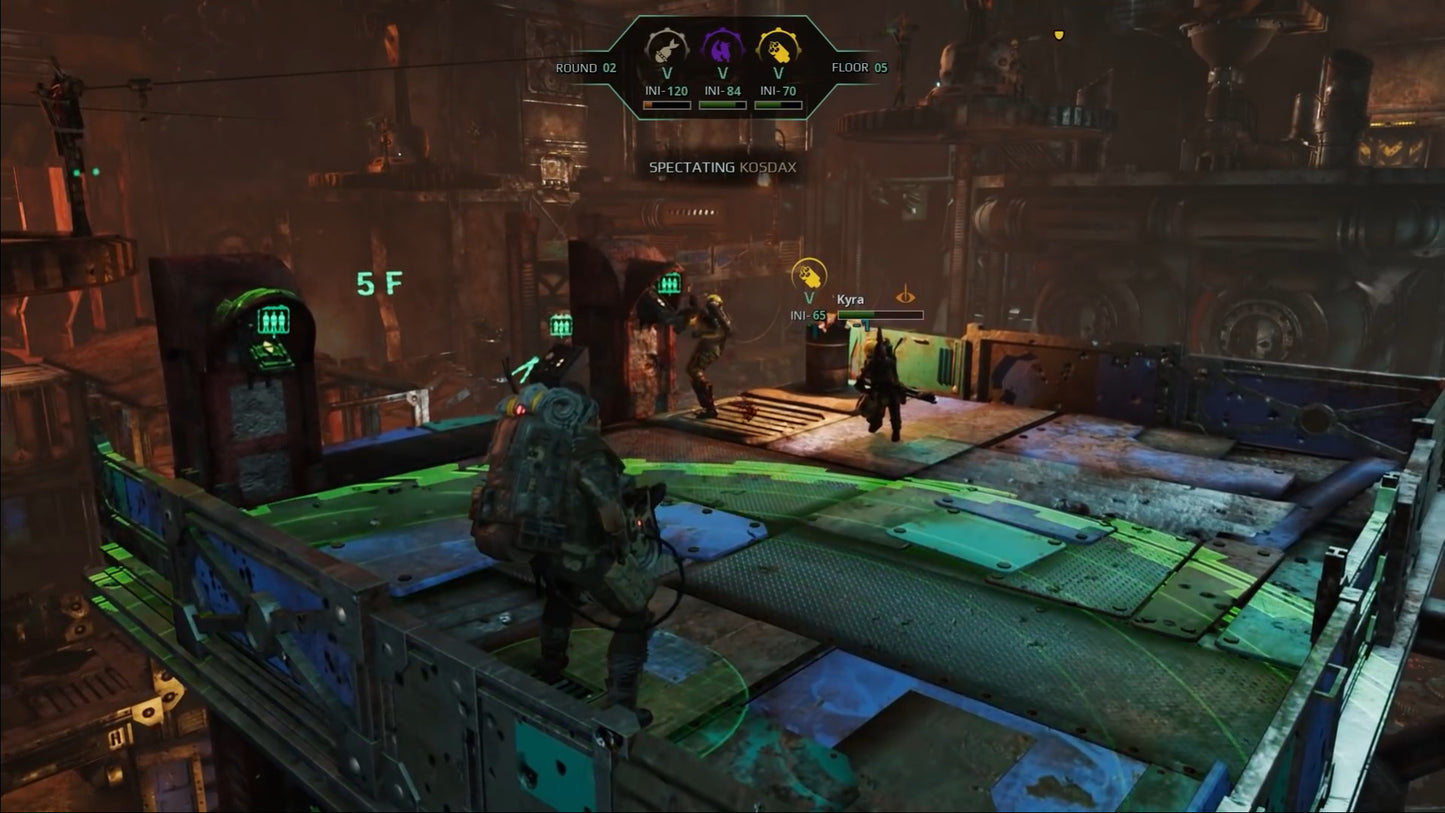Select the purple gang emblem in the turn tracker
This screenshot has height=813, width=1445.
pos(721,47)
